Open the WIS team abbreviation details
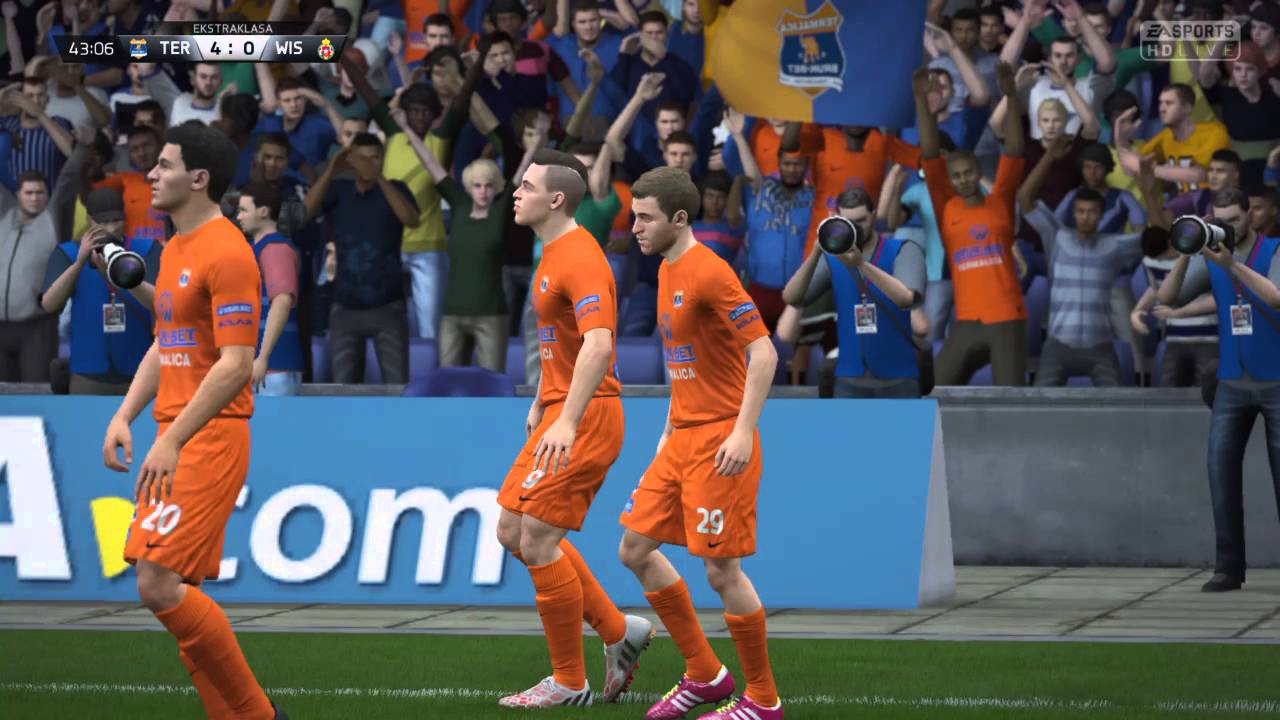 291,48
